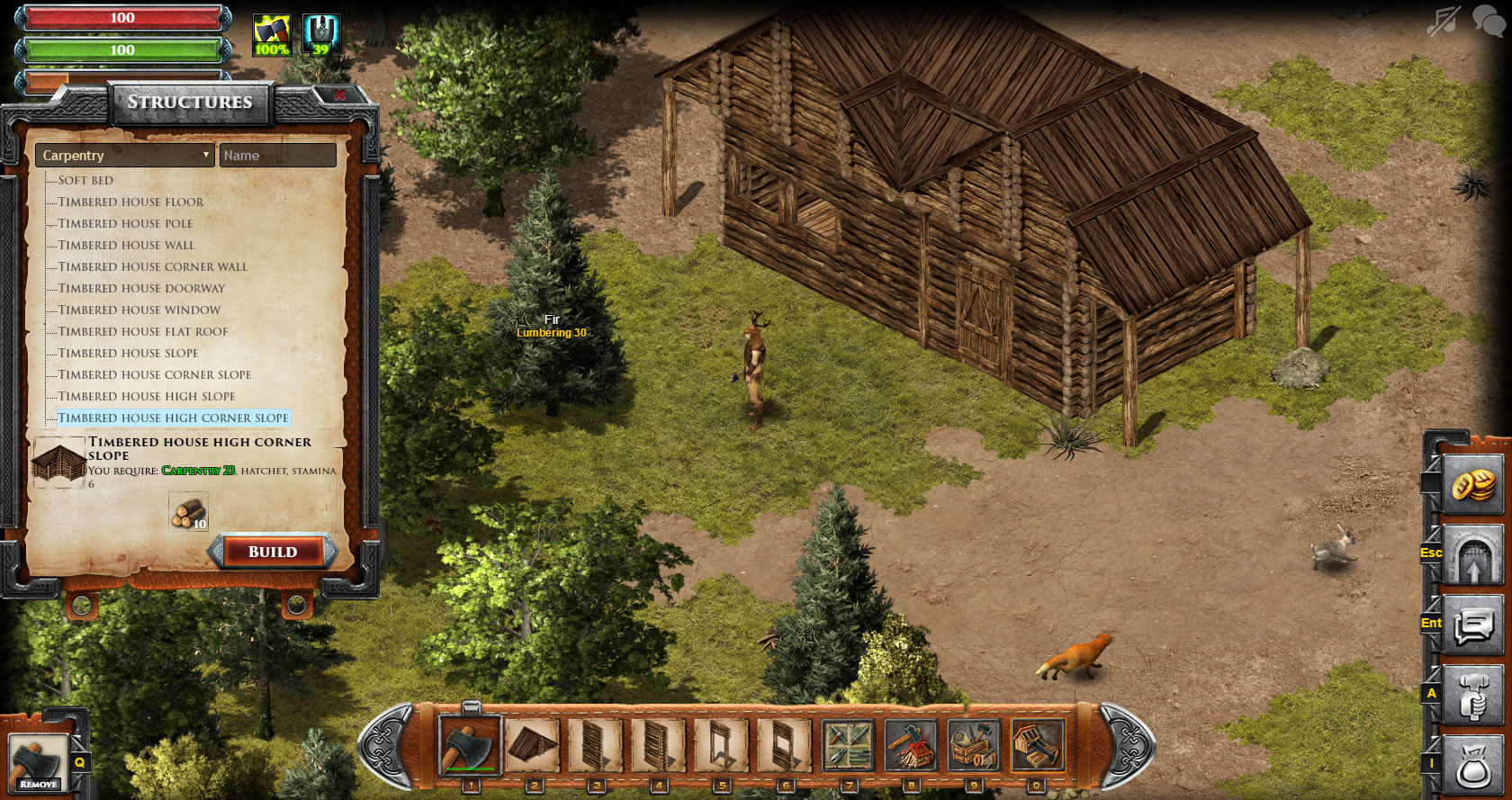Open the chat speech bubble button
Viewport: 1512px width, 800px height.
click(1473, 625)
